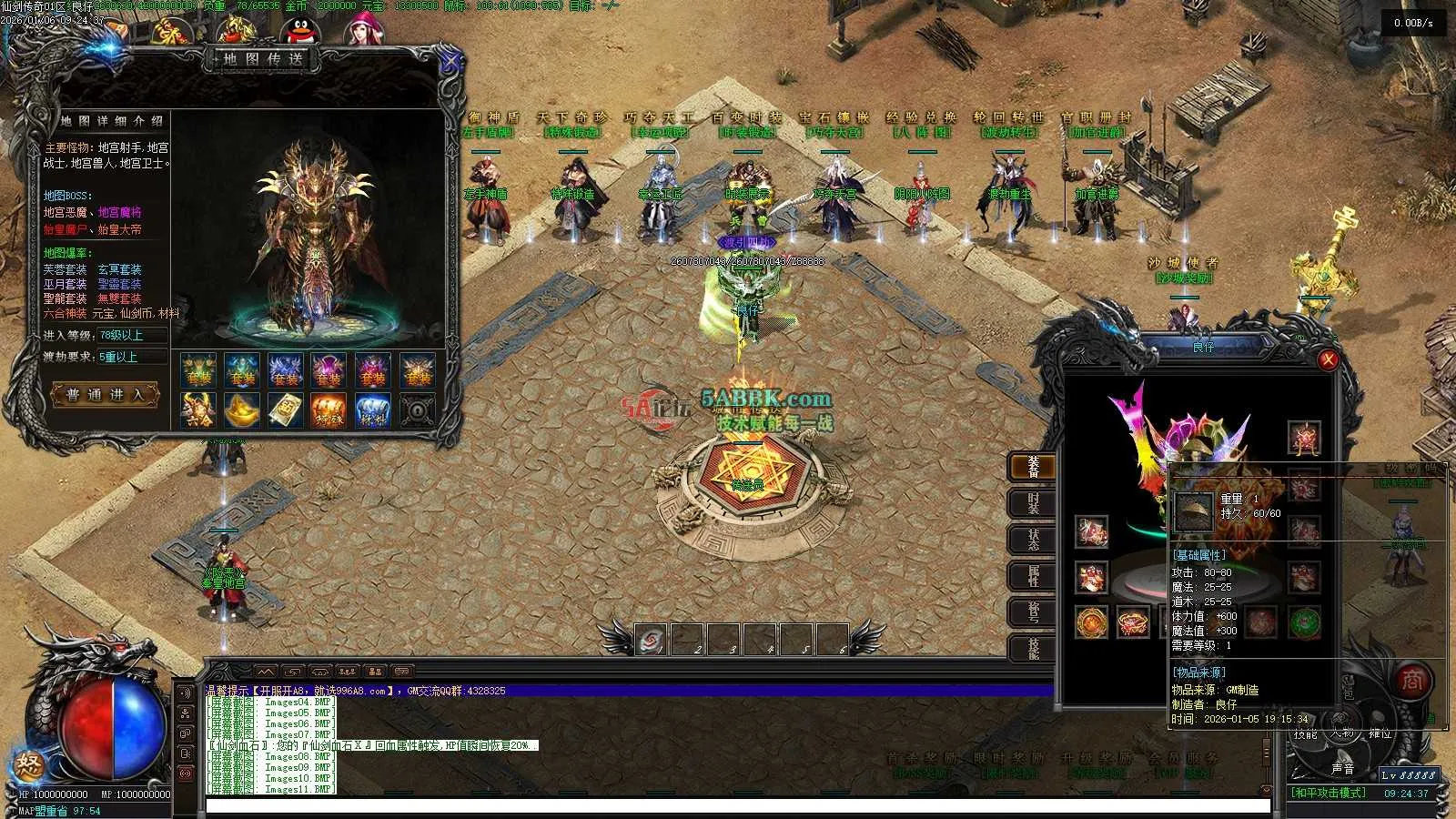Select the green jade equipment slot
Viewport: 1456px width, 819px height.
coord(1304,623)
